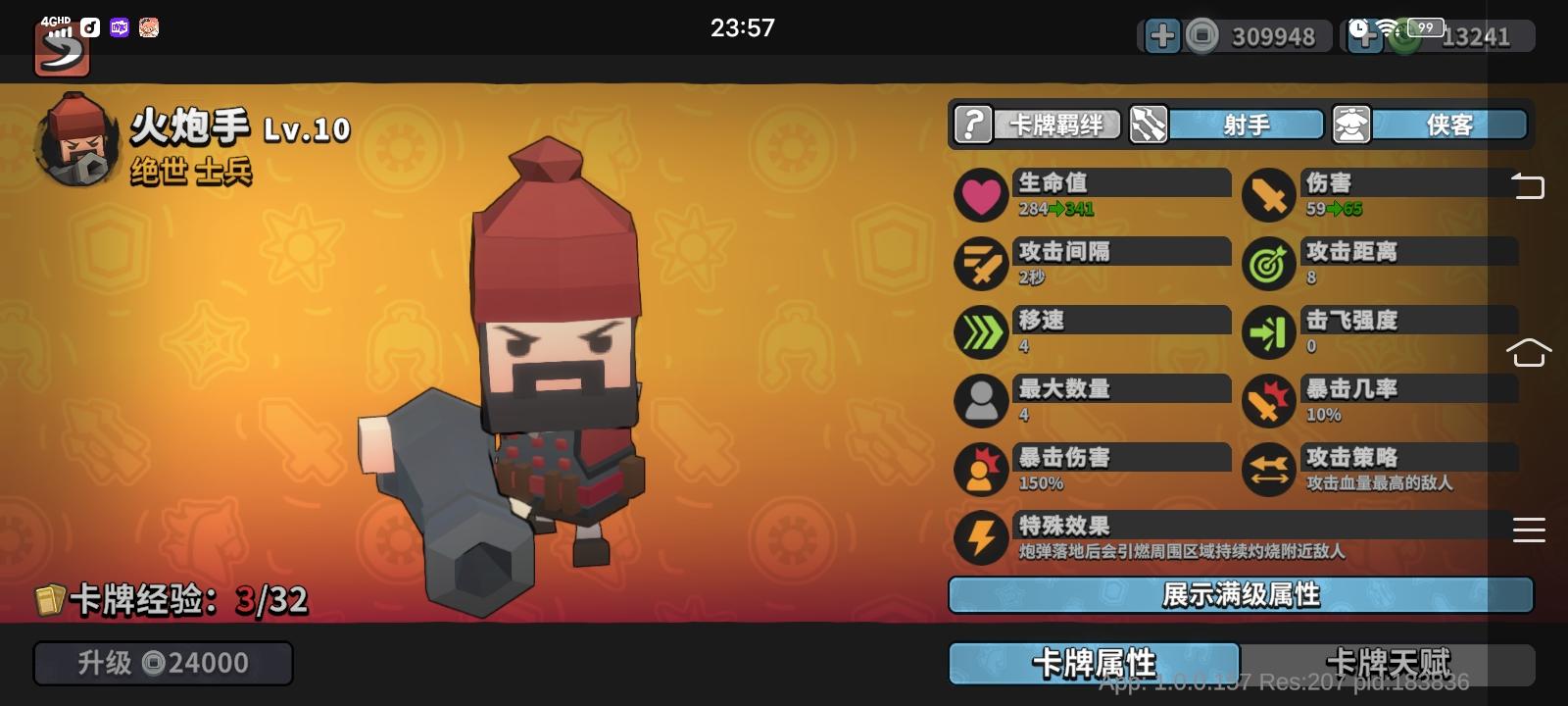Click the crossed swords 伤害 icon

coord(1268,194)
